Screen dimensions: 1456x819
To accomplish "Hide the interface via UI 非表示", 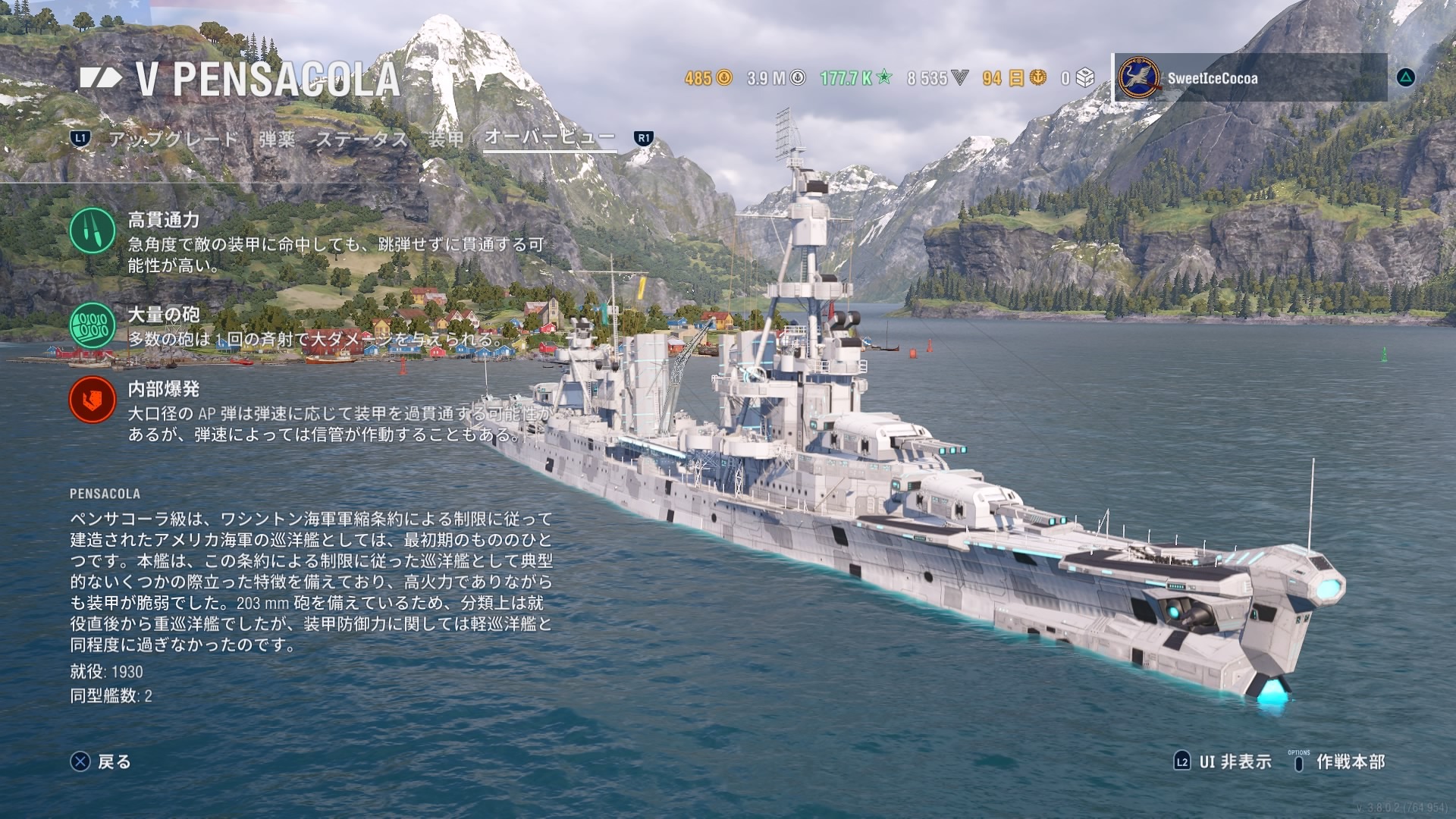I will [1223, 761].
